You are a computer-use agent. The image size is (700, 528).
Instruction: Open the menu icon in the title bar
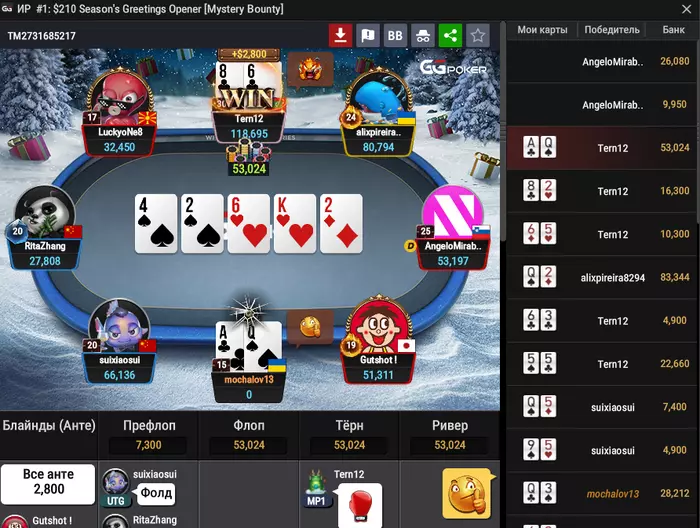pos(9,9)
